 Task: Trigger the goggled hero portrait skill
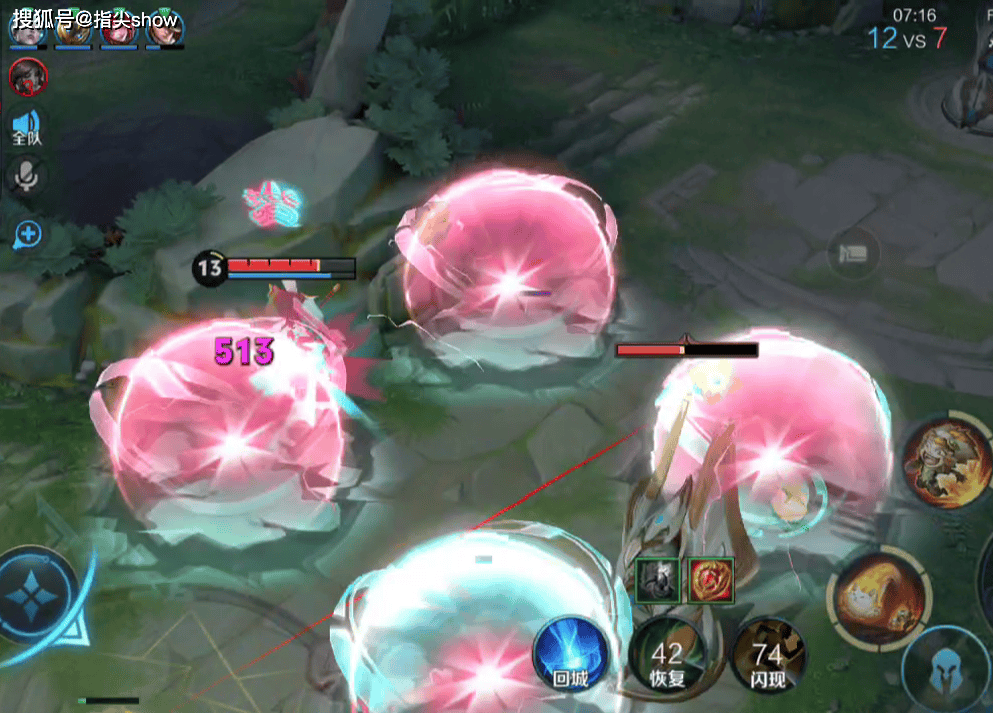click(x=945, y=461)
